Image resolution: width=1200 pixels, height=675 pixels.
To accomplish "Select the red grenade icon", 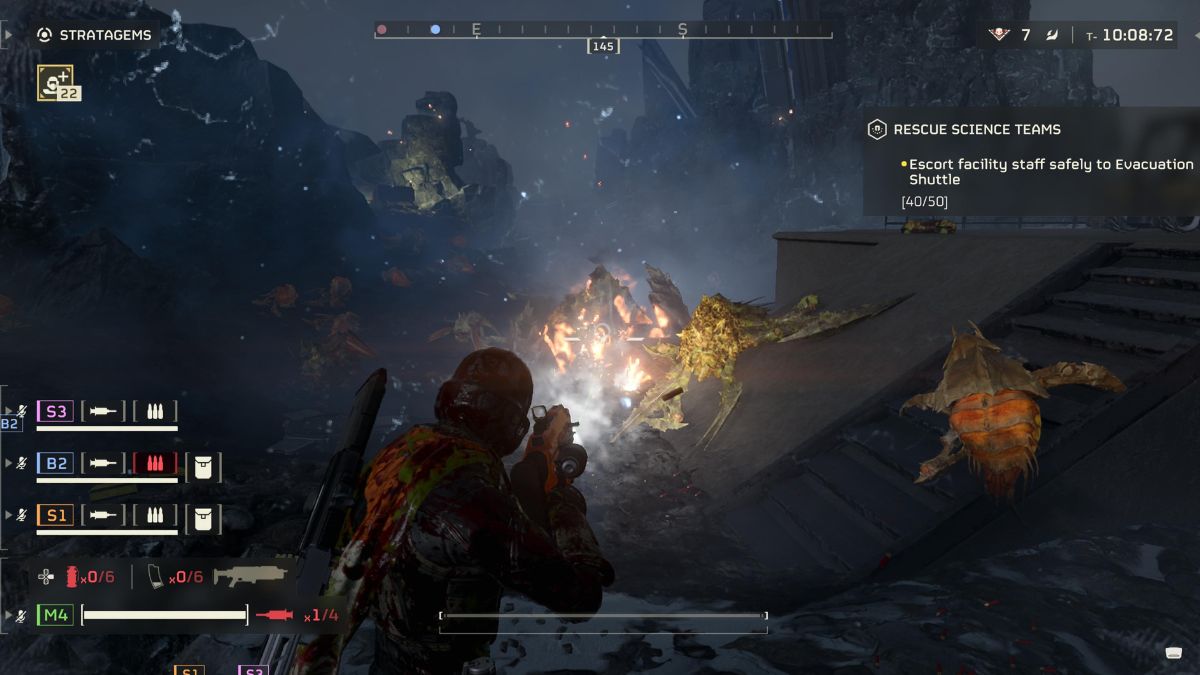I will coord(71,577).
